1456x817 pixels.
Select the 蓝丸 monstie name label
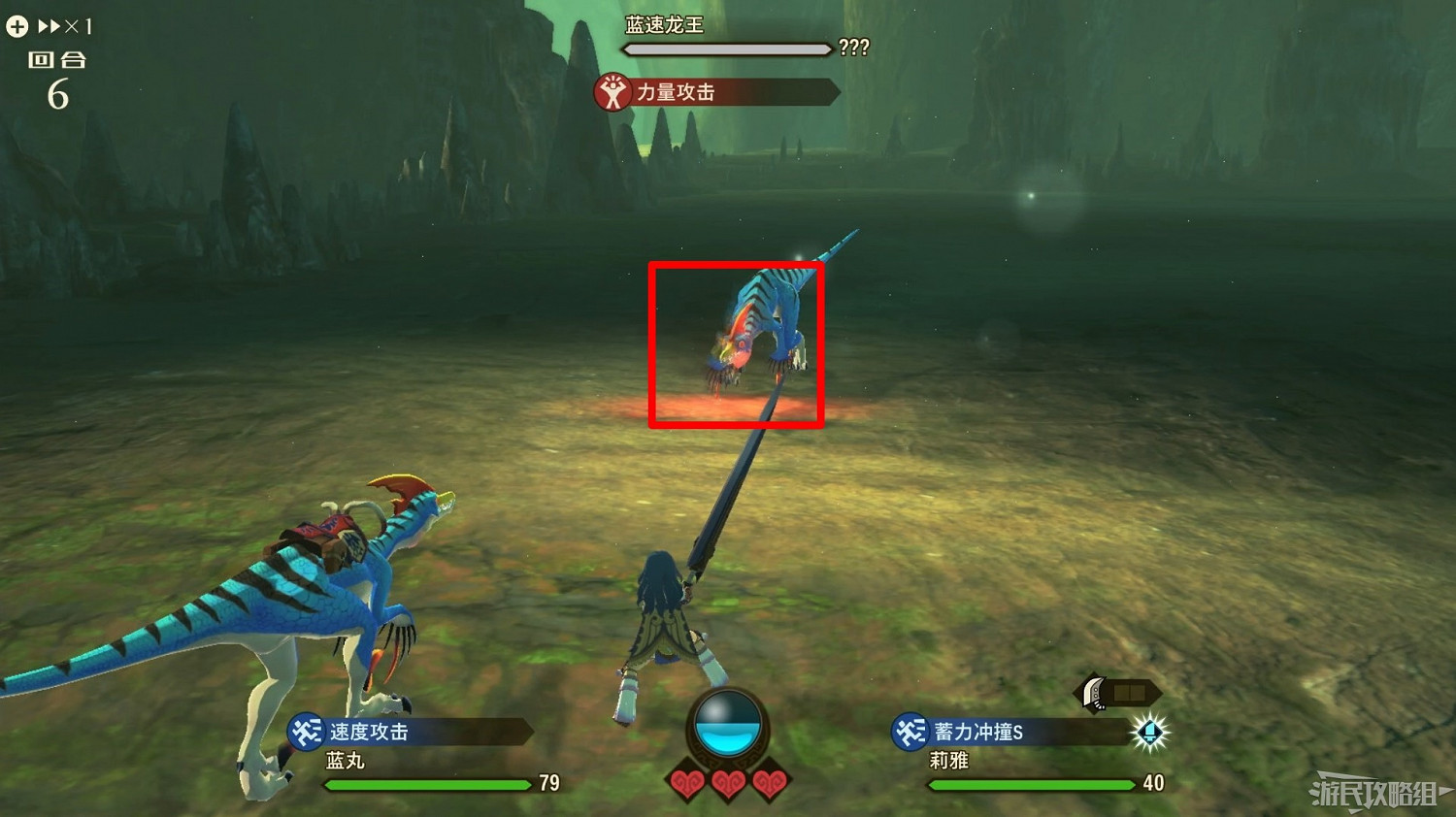pos(347,761)
